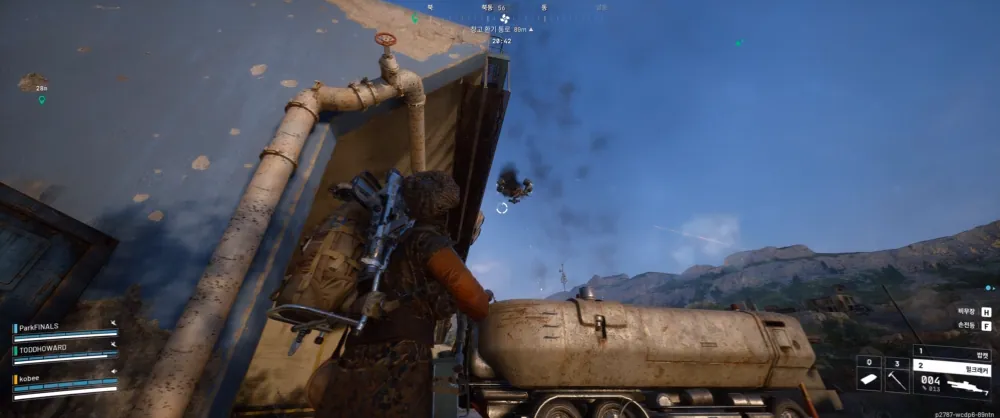Click the speaker icon beside ParkFINALS
The height and width of the screenshot is (418, 1000).
pos(113,324)
